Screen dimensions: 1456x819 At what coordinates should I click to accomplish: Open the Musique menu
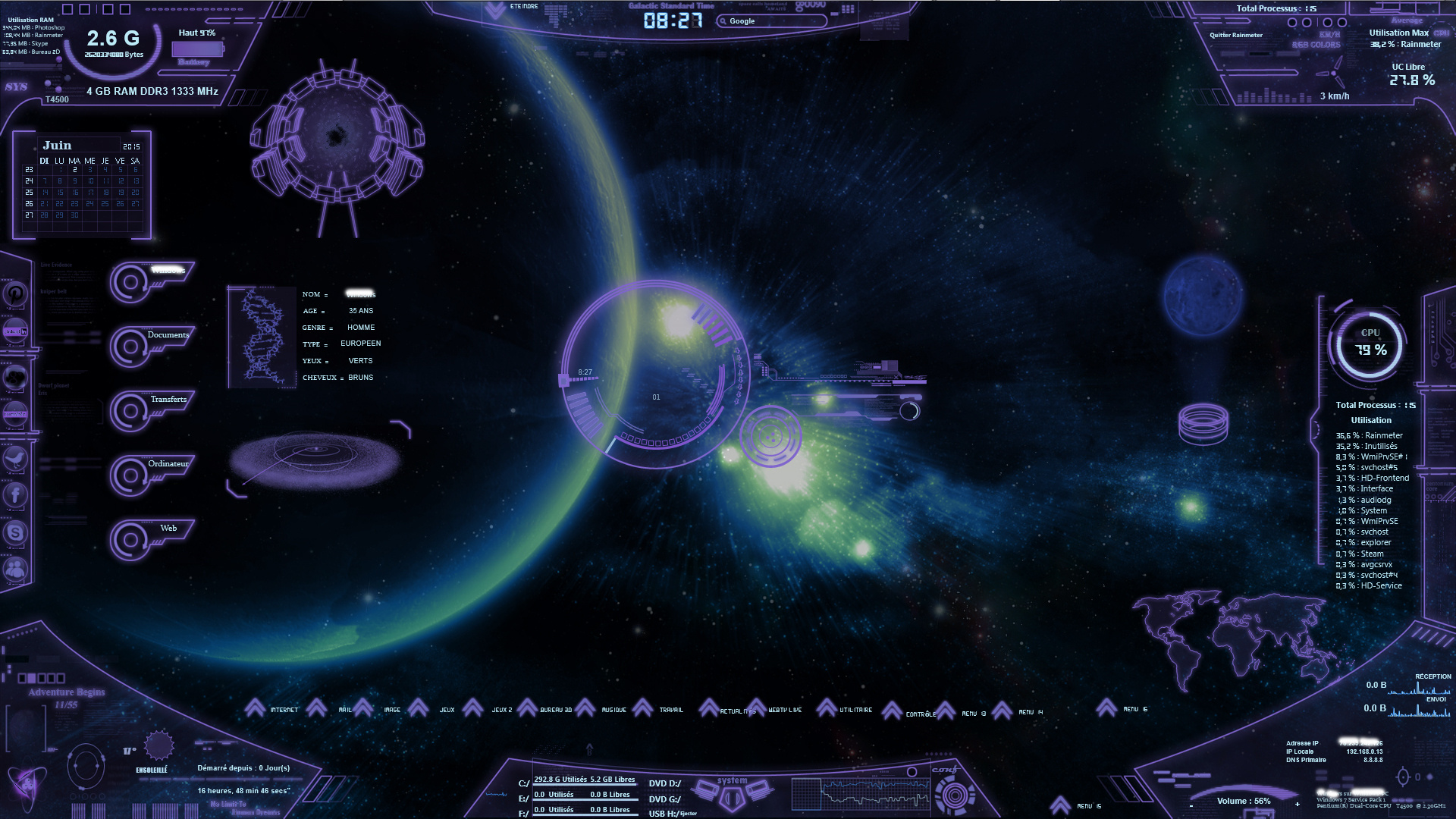tap(613, 710)
